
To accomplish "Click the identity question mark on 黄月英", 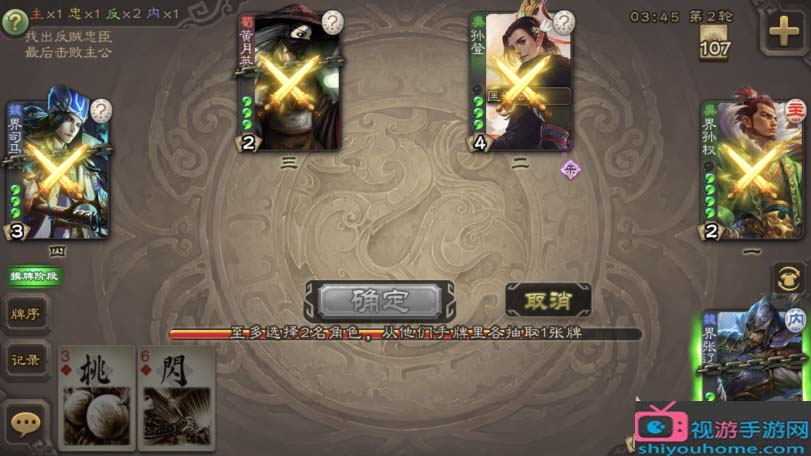I will 332,22.
